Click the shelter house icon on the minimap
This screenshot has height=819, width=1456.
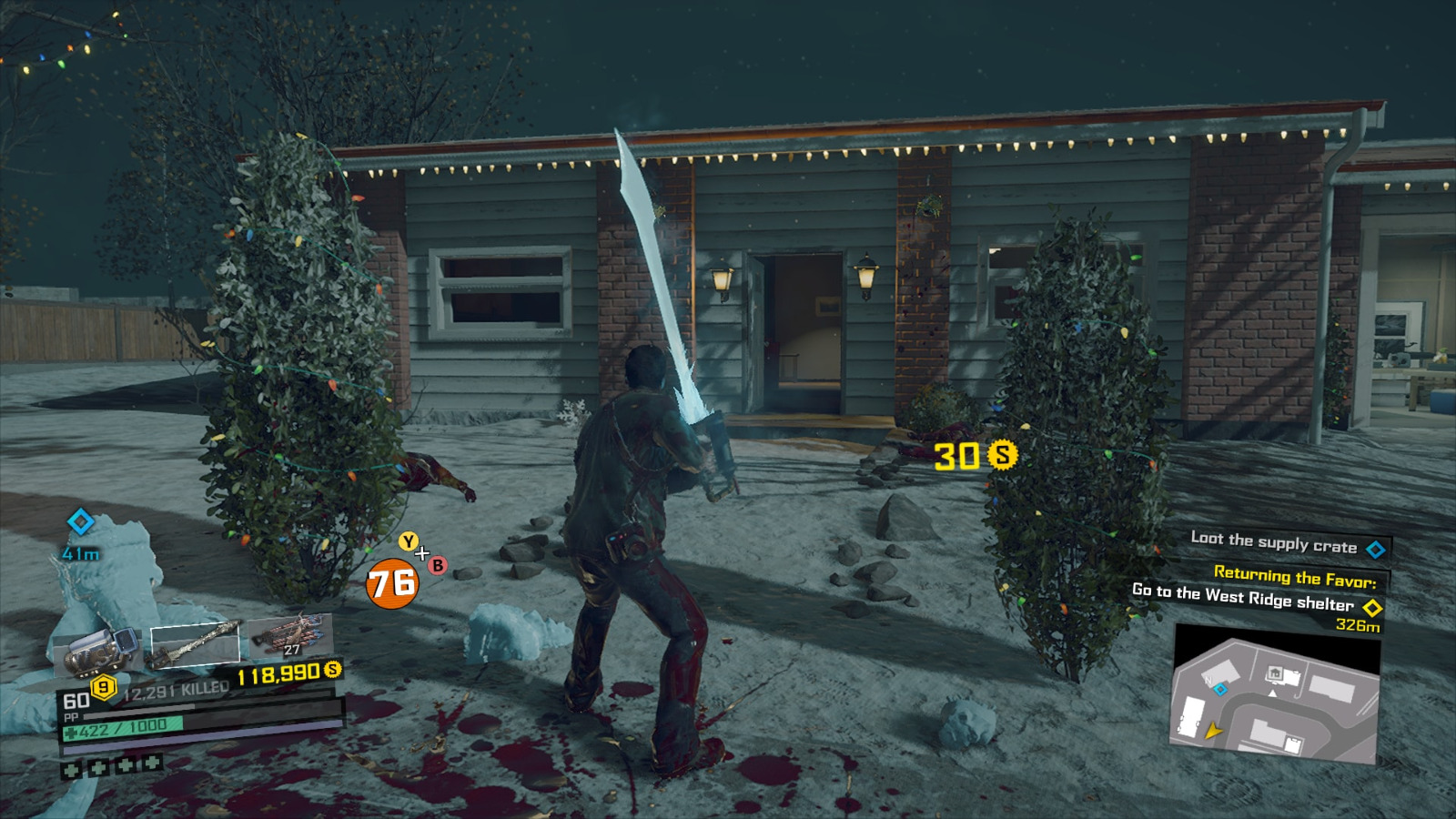tap(1275, 672)
